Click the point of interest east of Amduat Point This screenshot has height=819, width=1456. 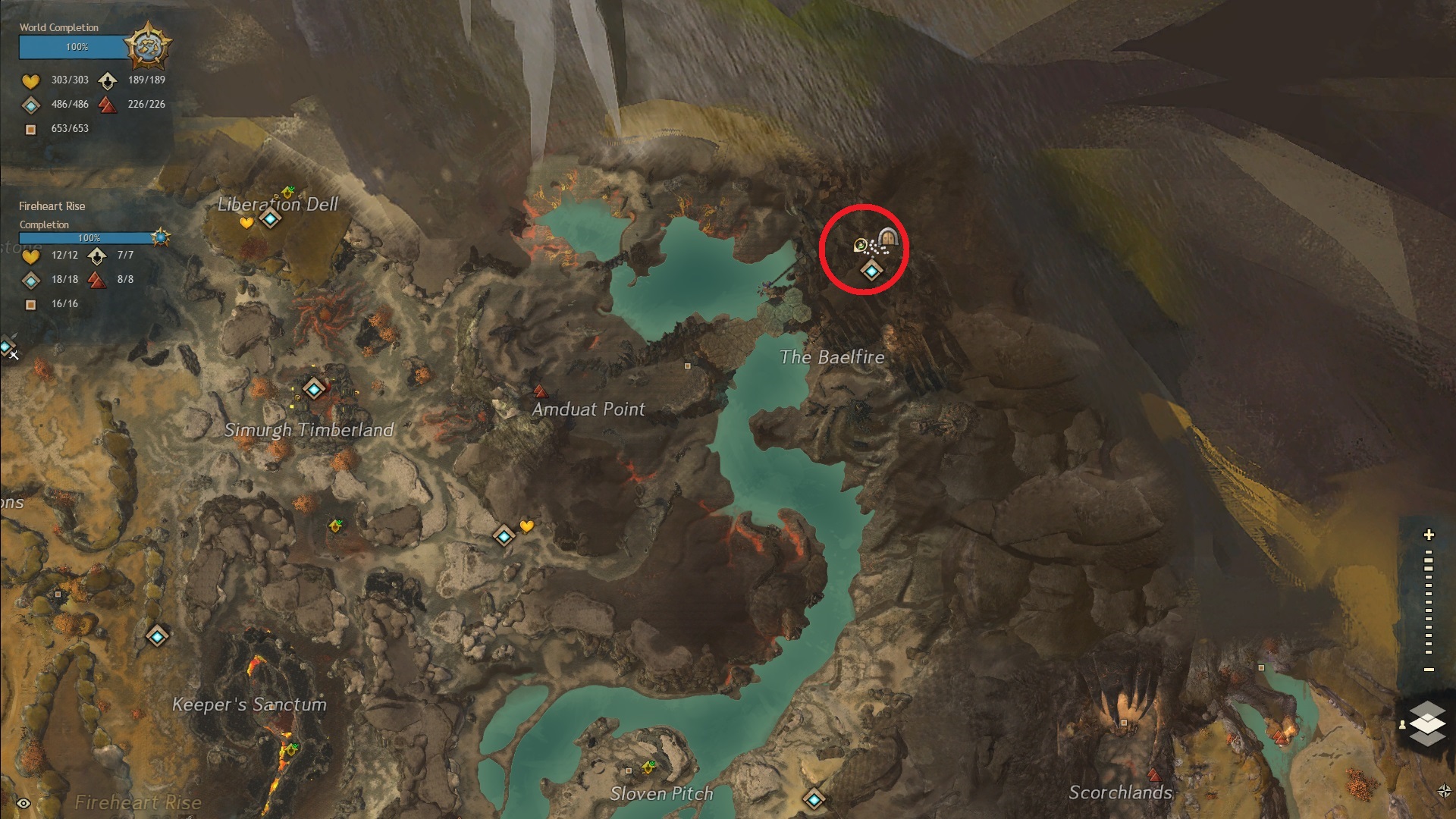pos(688,366)
